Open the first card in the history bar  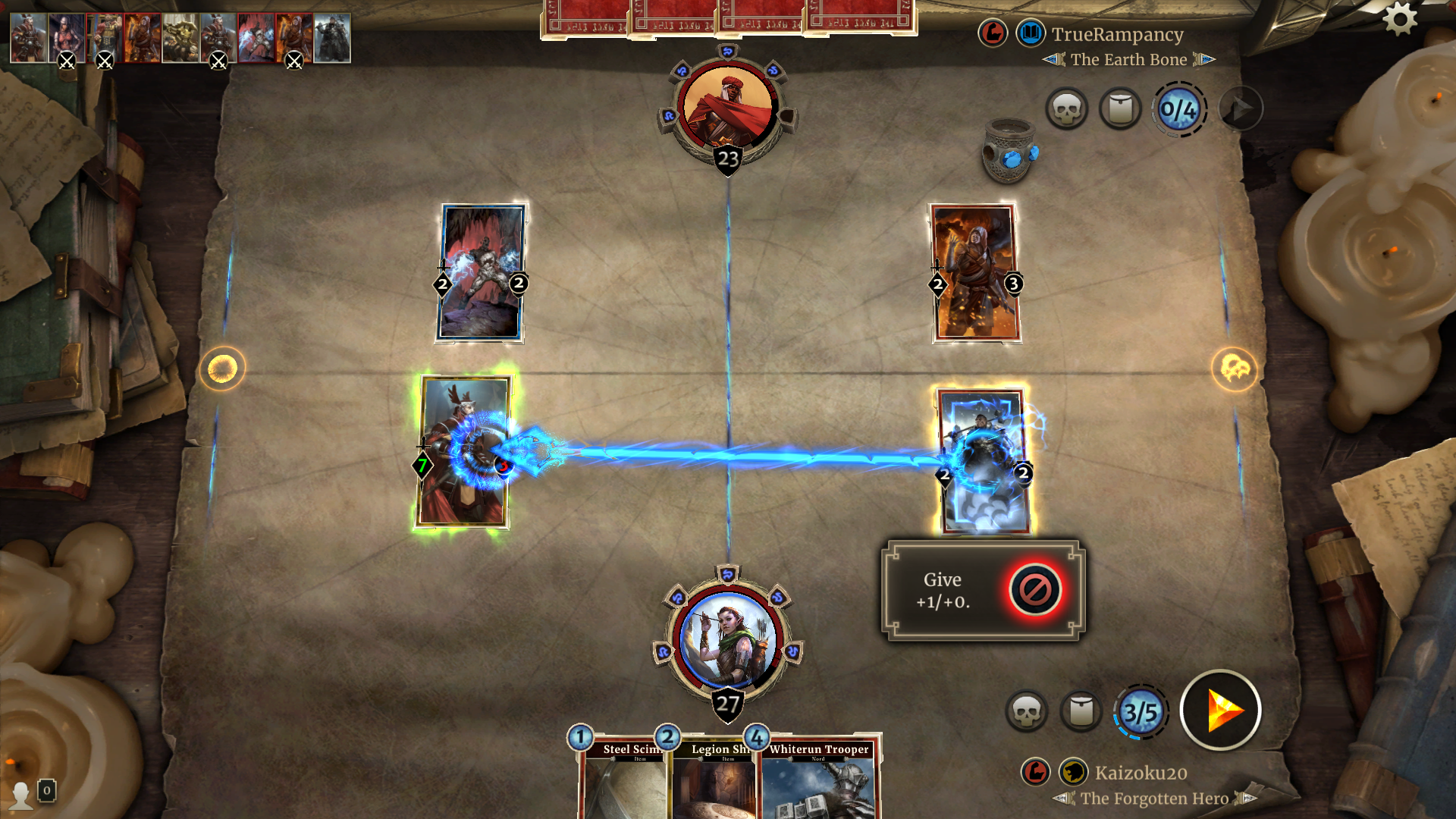coord(29,38)
